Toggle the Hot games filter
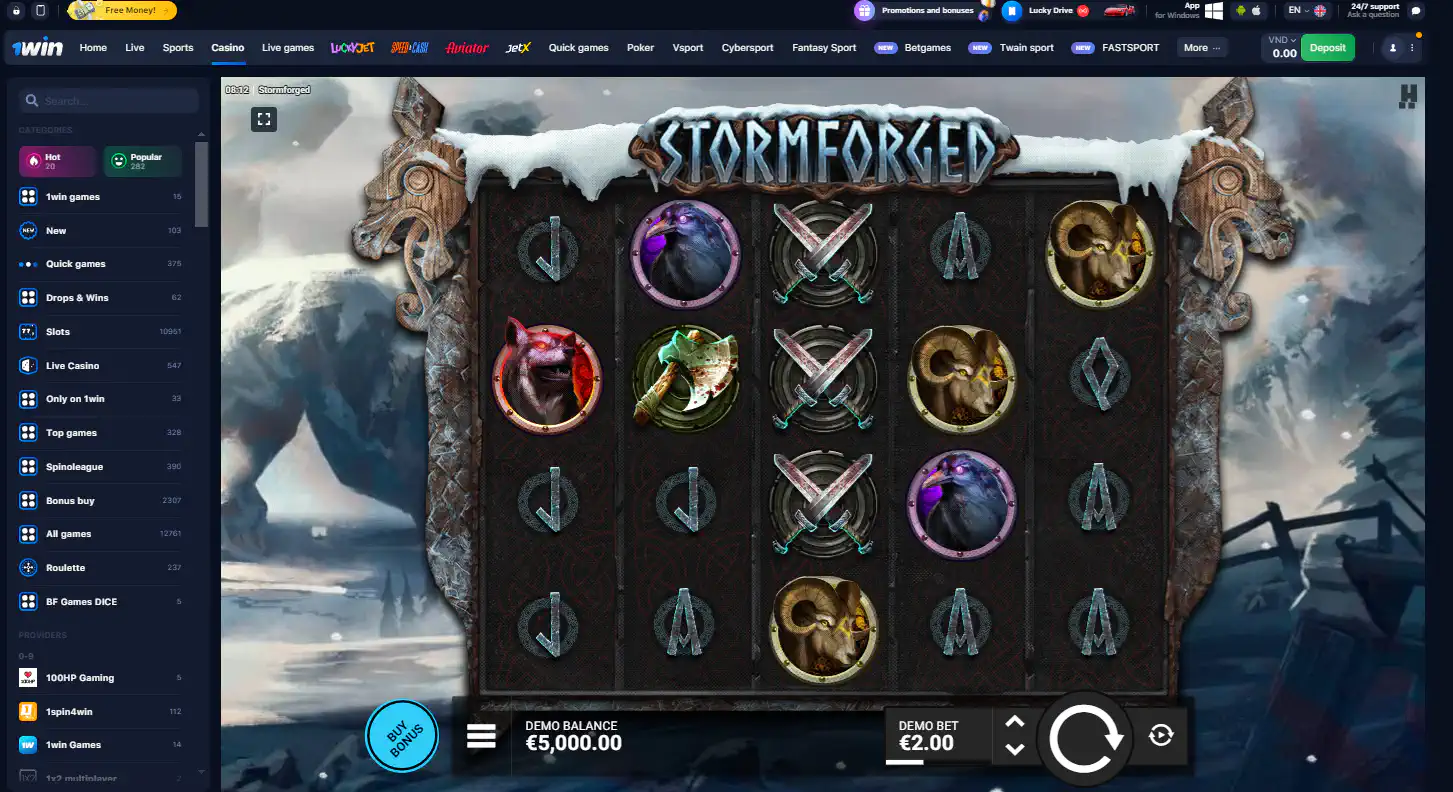This screenshot has width=1453, height=792. [x=56, y=161]
